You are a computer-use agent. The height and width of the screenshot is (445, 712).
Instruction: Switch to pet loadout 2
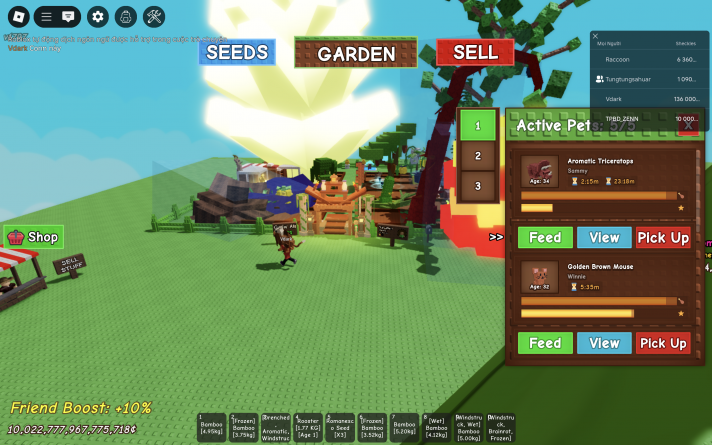click(x=478, y=156)
